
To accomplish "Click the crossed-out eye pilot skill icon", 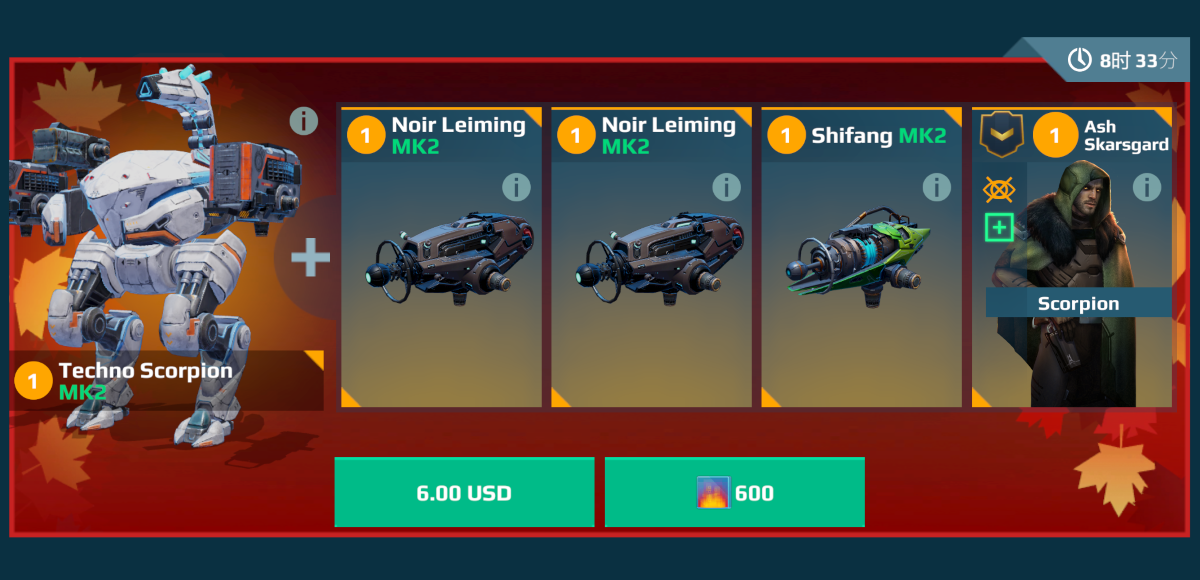I will [998, 189].
